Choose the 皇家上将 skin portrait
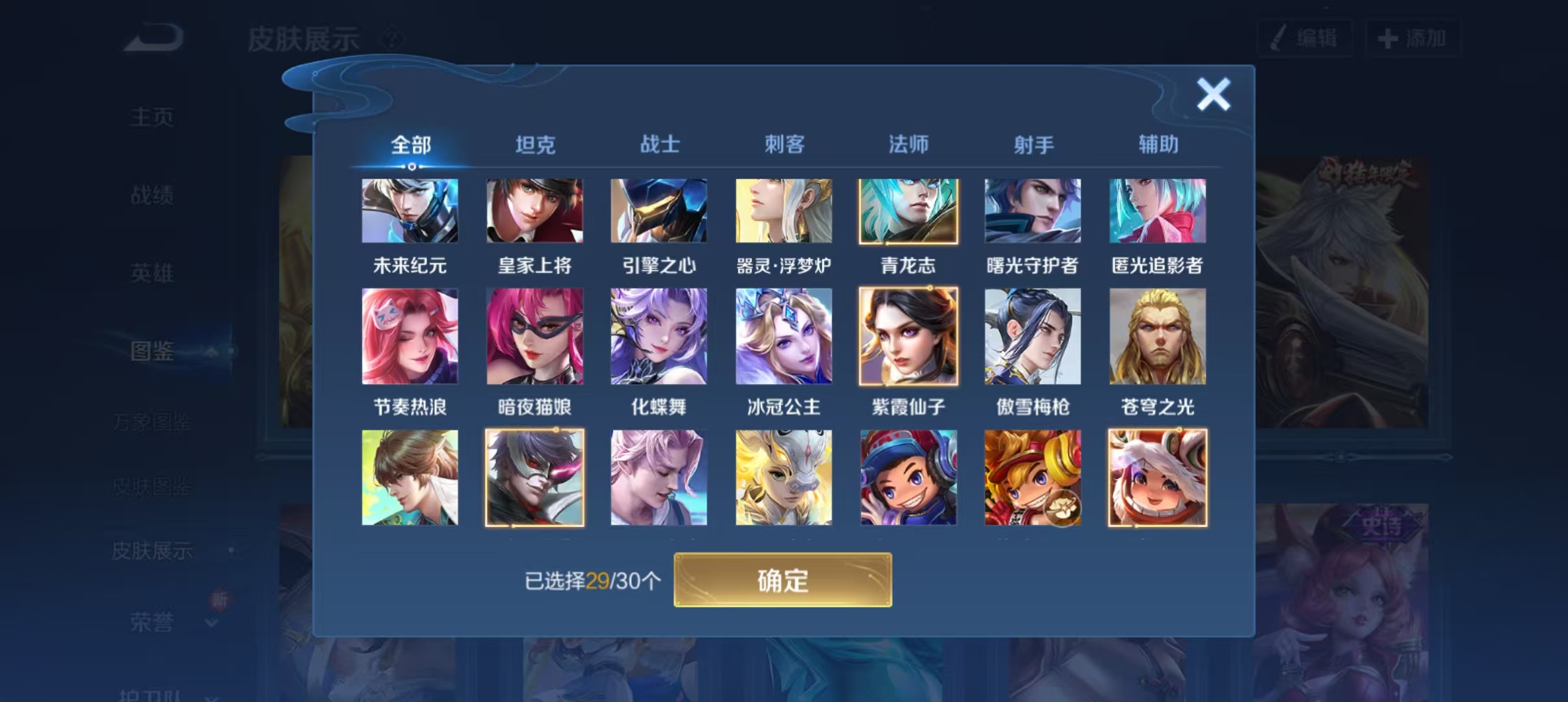The width and height of the screenshot is (1568, 702). click(535, 210)
